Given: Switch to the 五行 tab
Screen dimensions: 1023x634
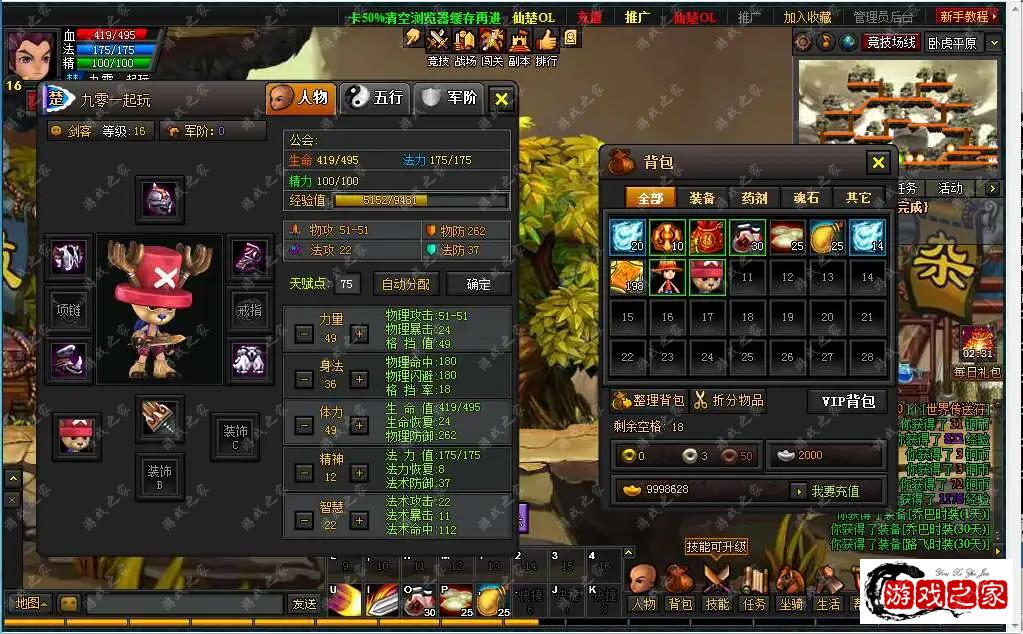Looking at the screenshot, I should point(374,98).
